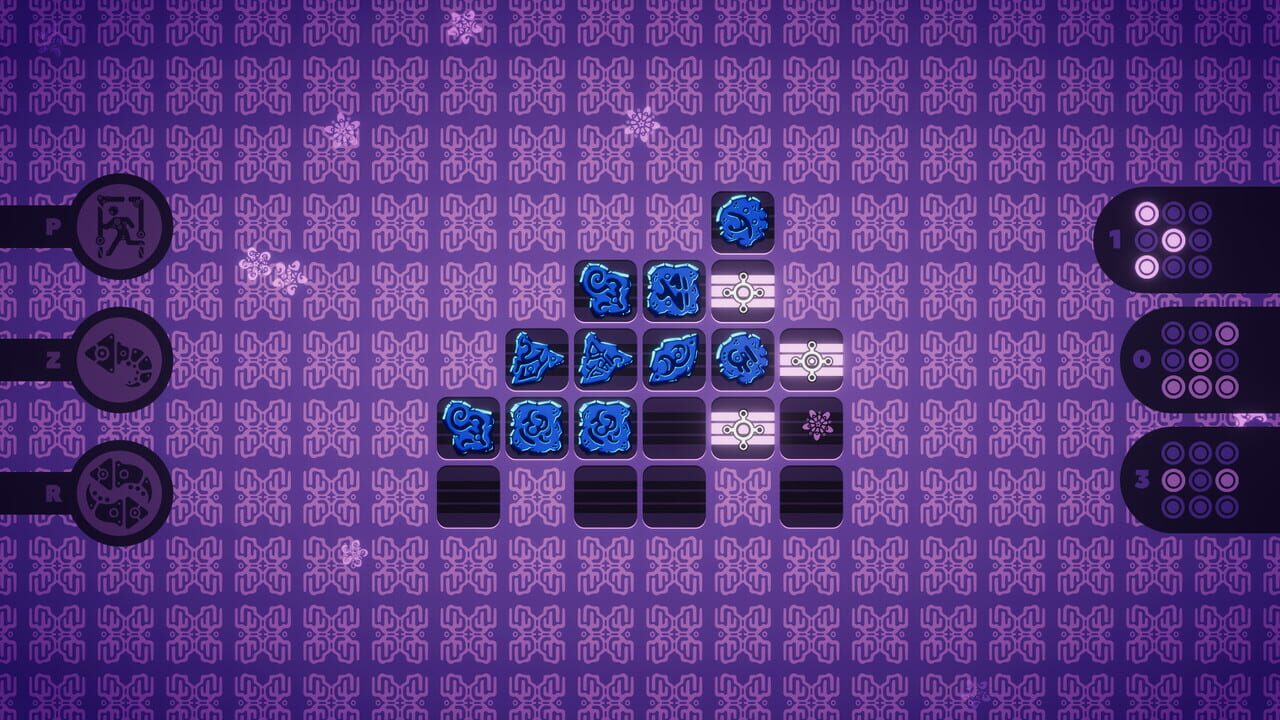
Task: Select the rightmost blue tile in the third row
Action: click(743, 360)
